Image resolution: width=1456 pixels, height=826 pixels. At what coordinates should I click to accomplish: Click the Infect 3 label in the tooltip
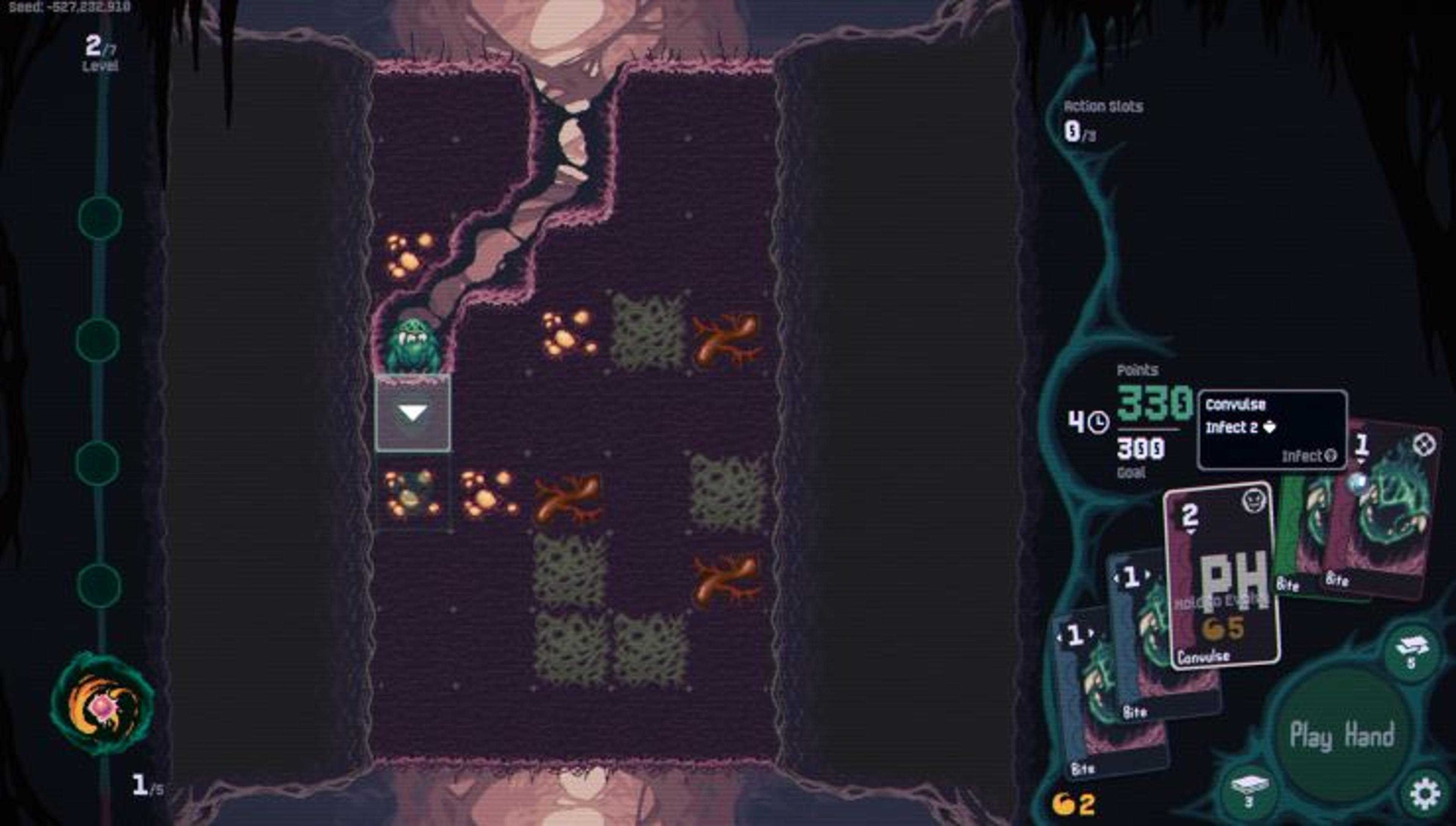coord(1310,456)
